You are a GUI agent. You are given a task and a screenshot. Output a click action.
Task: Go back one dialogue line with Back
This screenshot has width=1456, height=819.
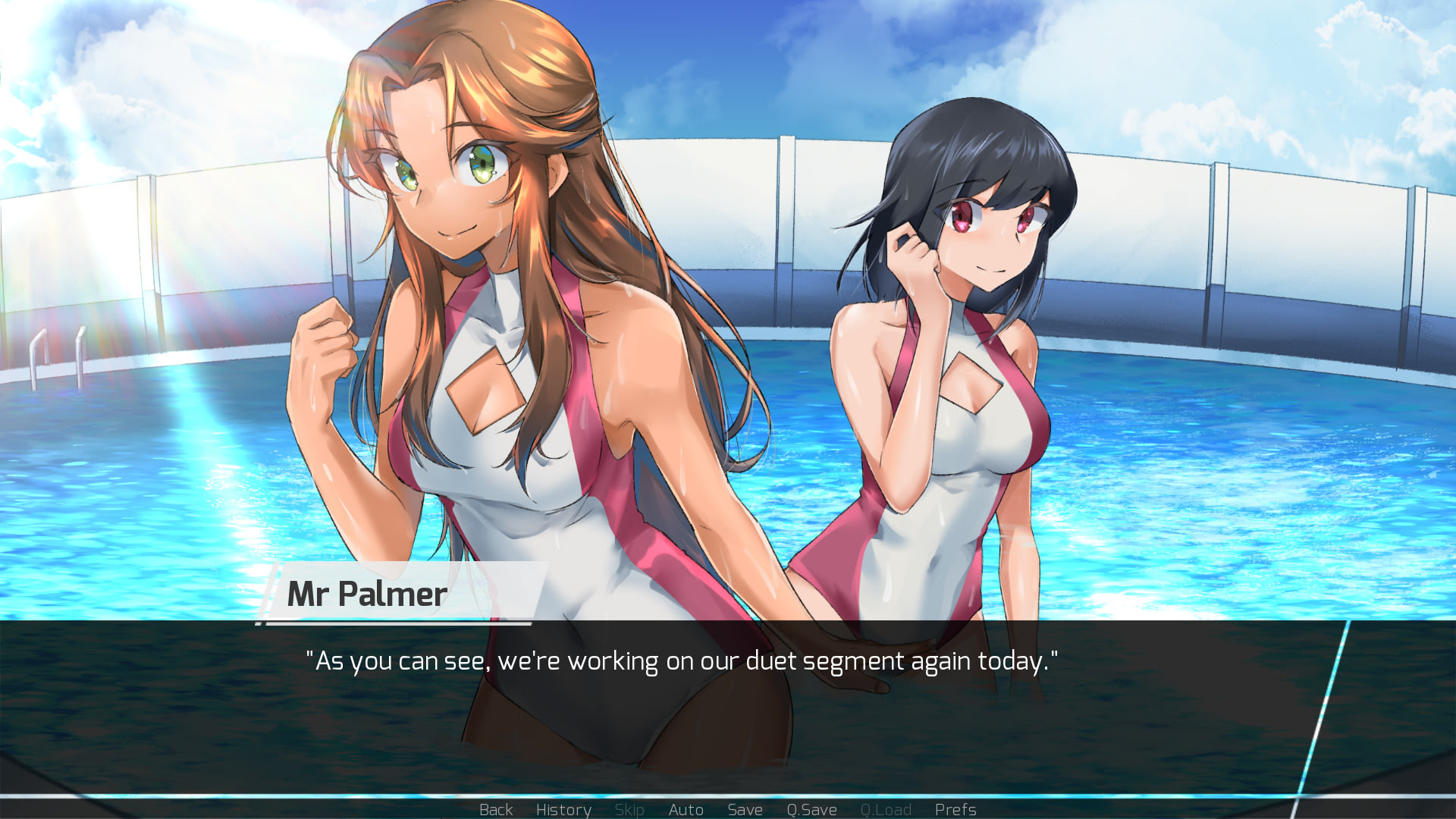496,809
